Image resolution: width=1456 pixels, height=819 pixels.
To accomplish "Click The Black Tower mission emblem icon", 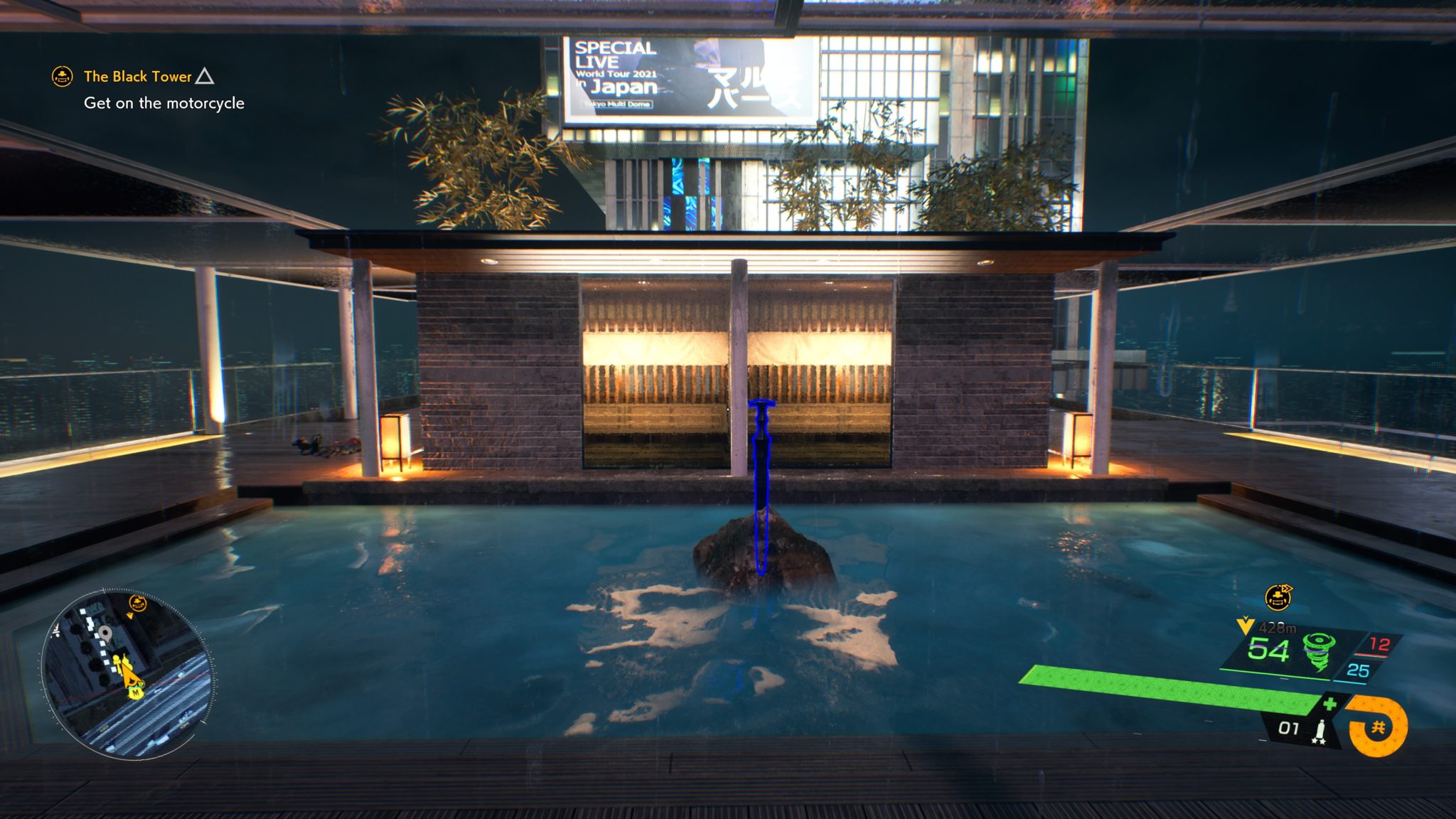I will tap(61, 75).
